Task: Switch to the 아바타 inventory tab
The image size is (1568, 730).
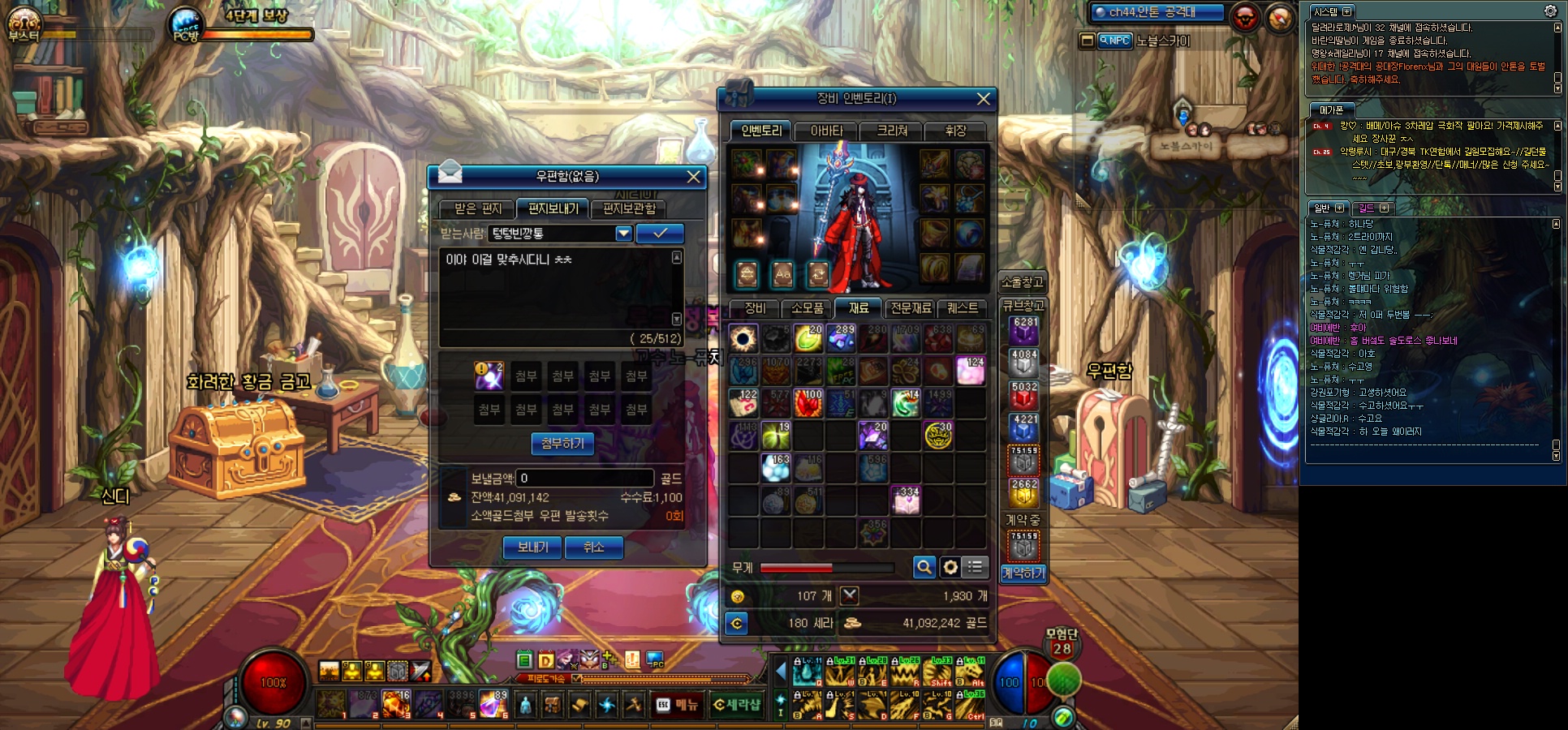Action: tap(827, 131)
